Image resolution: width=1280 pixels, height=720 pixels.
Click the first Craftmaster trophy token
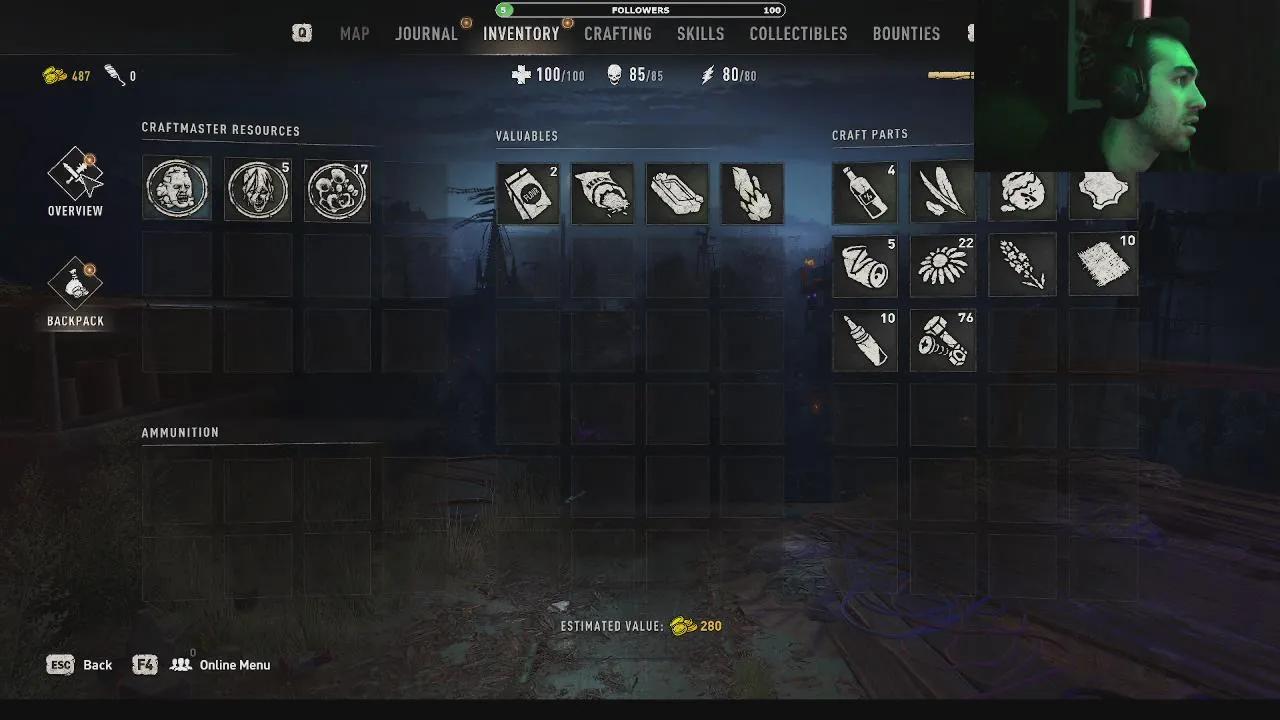point(177,190)
